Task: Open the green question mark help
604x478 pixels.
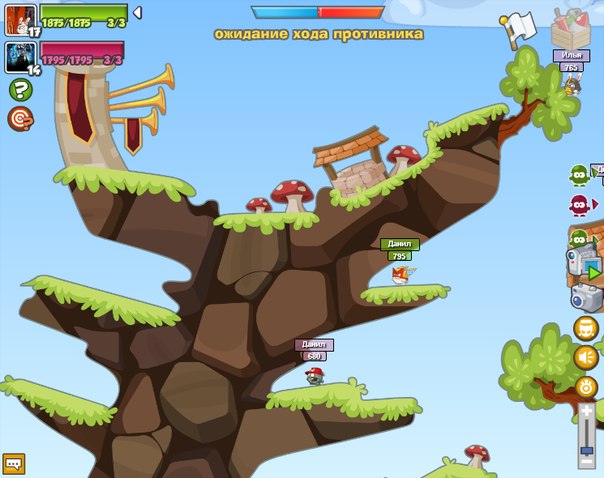Action: (x=19, y=90)
